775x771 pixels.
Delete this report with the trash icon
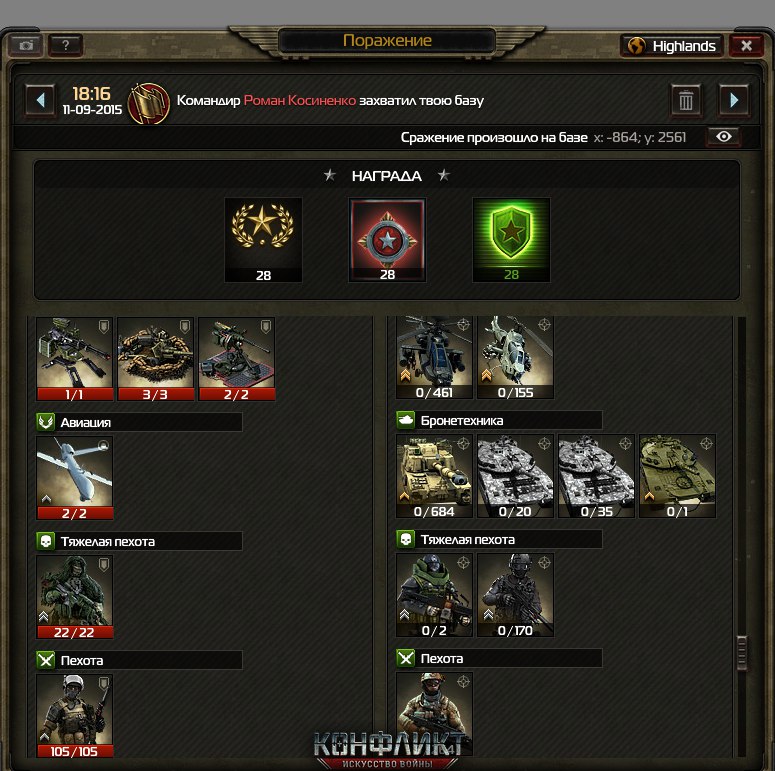(686, 100)
